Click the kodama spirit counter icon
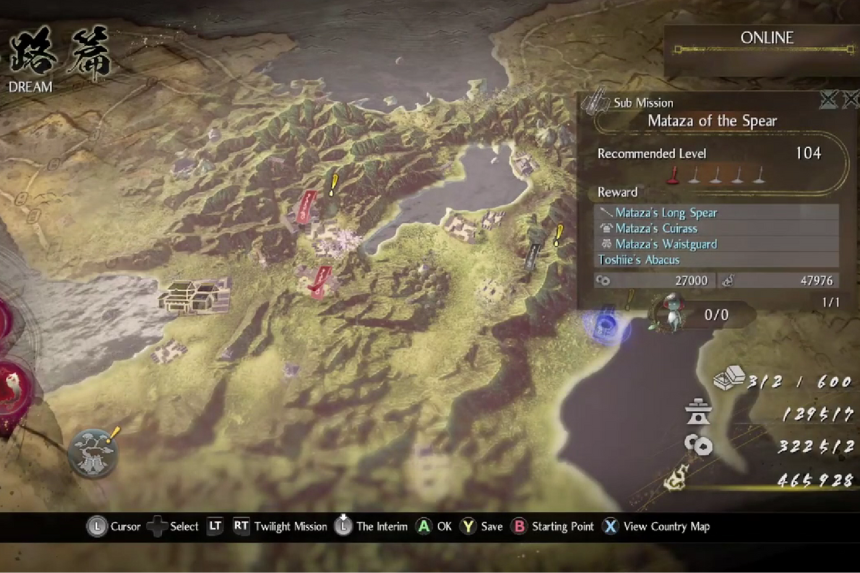Viewport: 860px width, 573px height. point(666,312)
